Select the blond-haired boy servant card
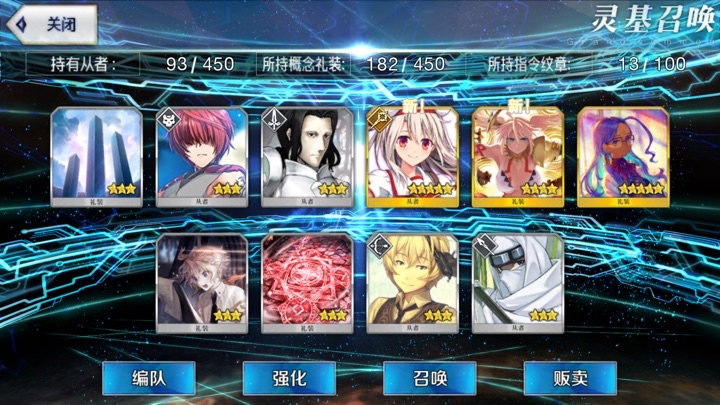 coord(412,281)
